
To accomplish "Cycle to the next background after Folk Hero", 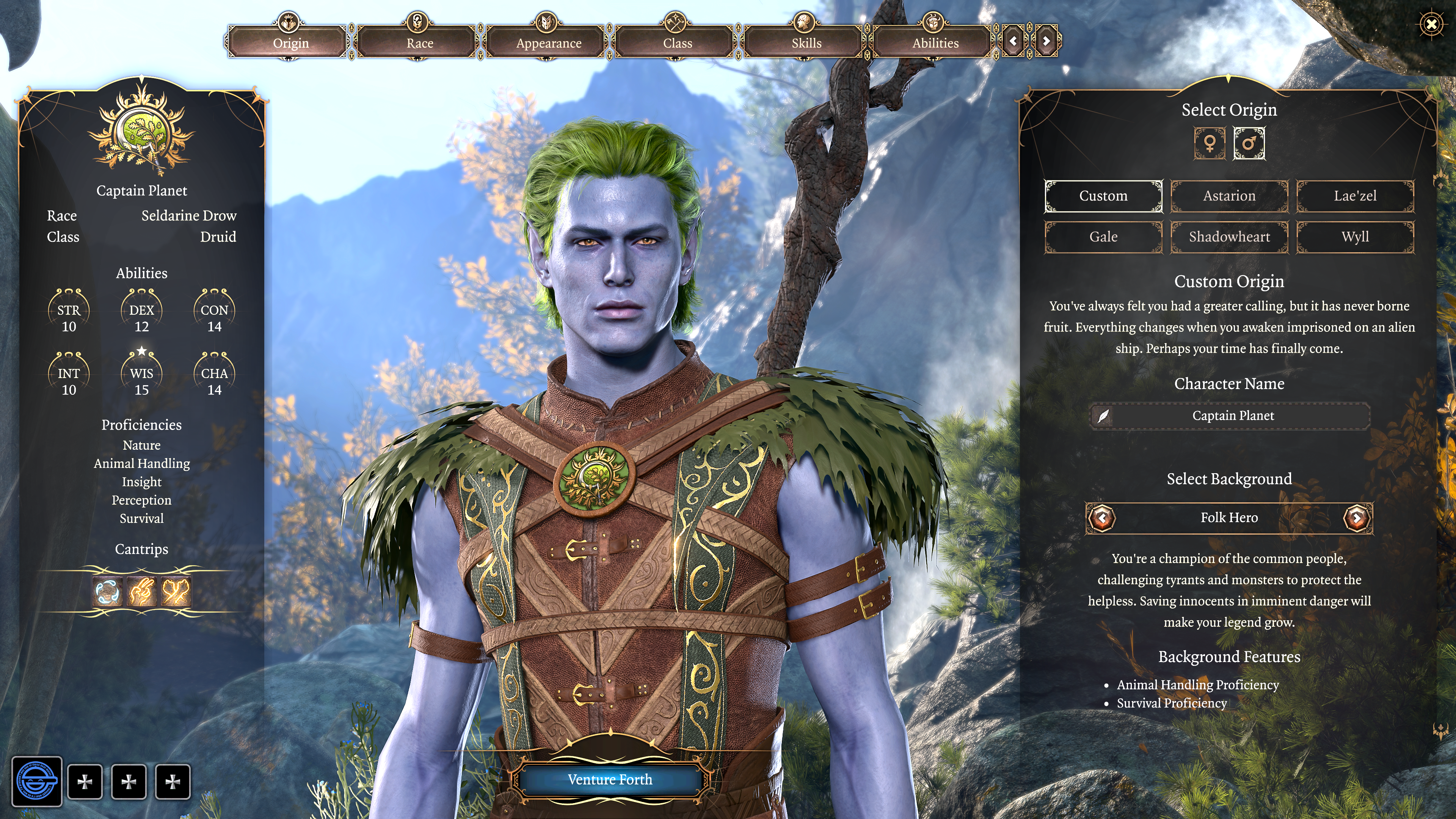I will (x=1357, y=517).
